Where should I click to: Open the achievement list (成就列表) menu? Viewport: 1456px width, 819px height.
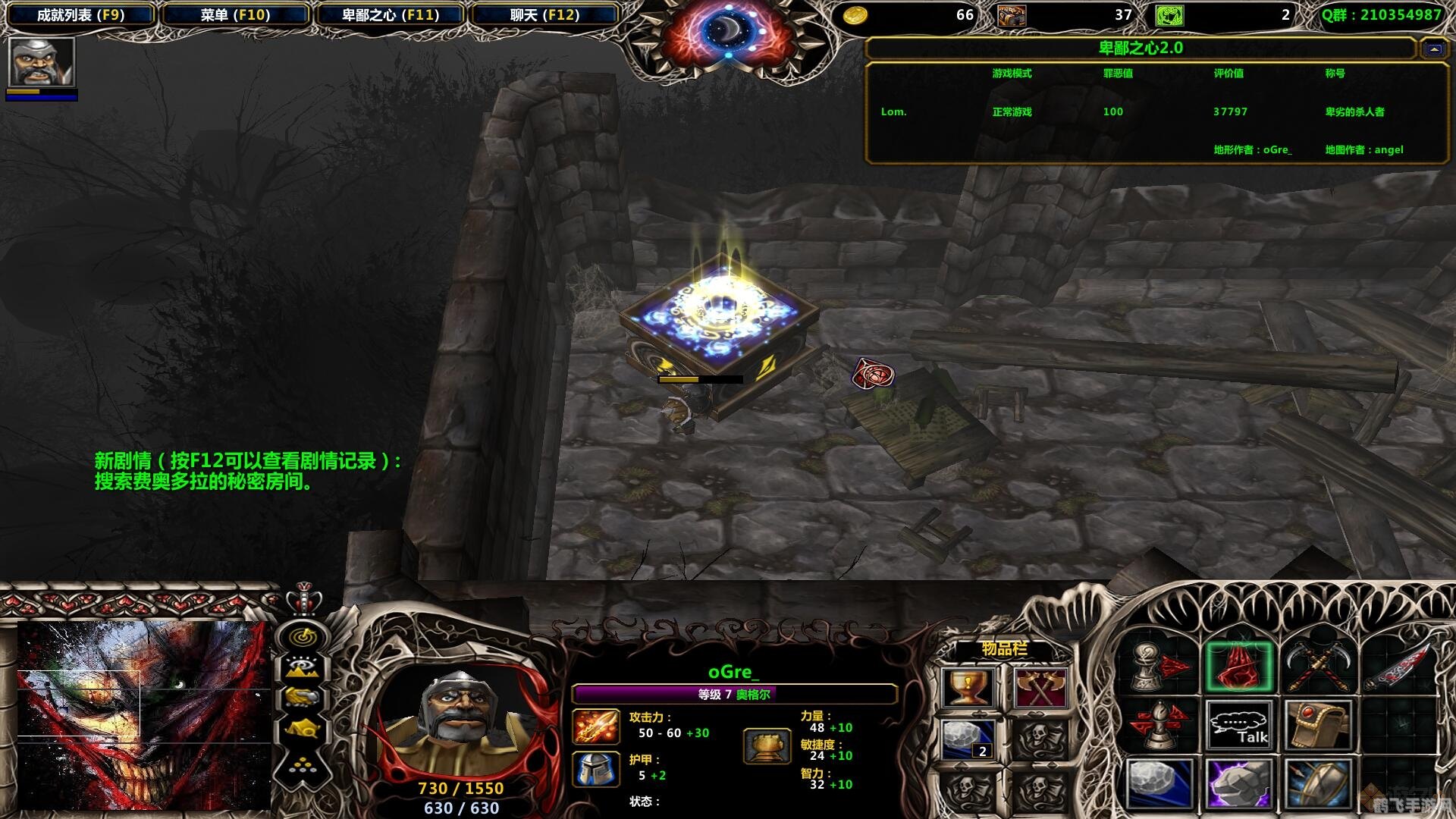[80, 15]
